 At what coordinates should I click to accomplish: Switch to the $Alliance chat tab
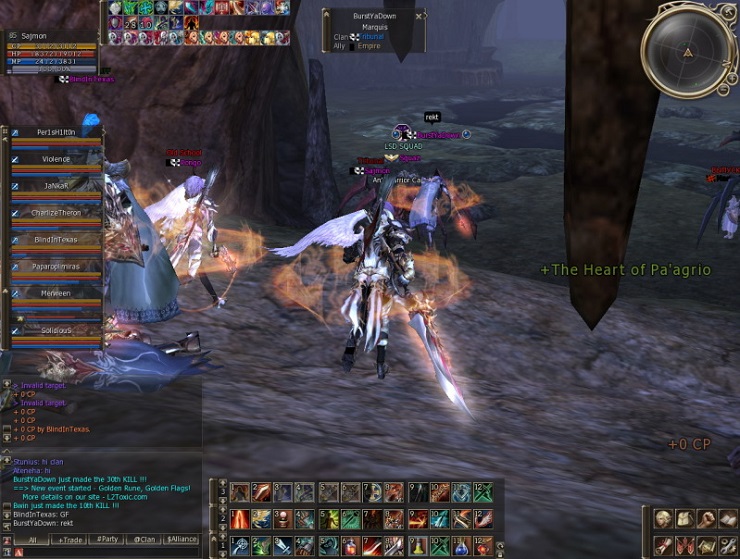point(182,540)
